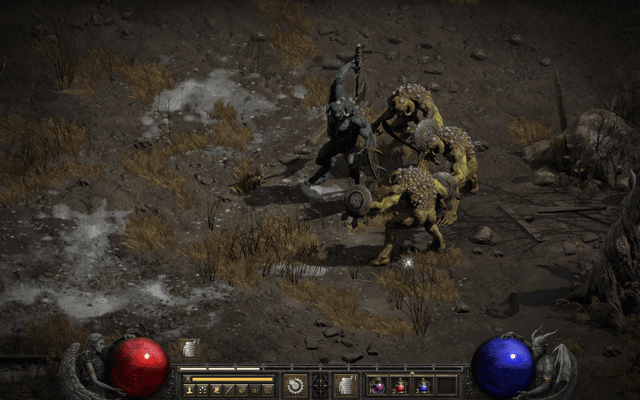Click the active buff icon above panel

click(x=189, y=349)
